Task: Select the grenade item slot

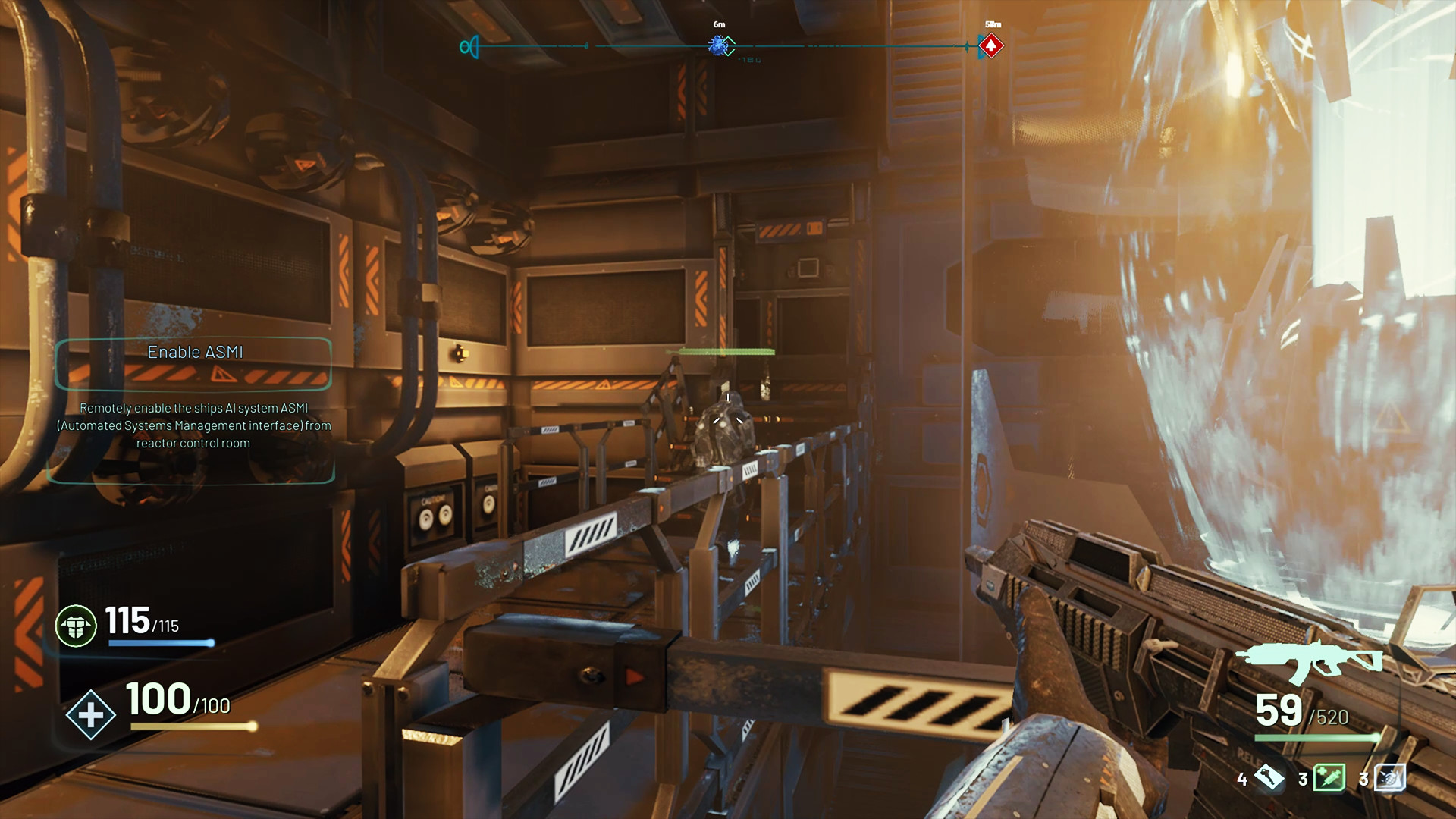Action: (1389, 778)
